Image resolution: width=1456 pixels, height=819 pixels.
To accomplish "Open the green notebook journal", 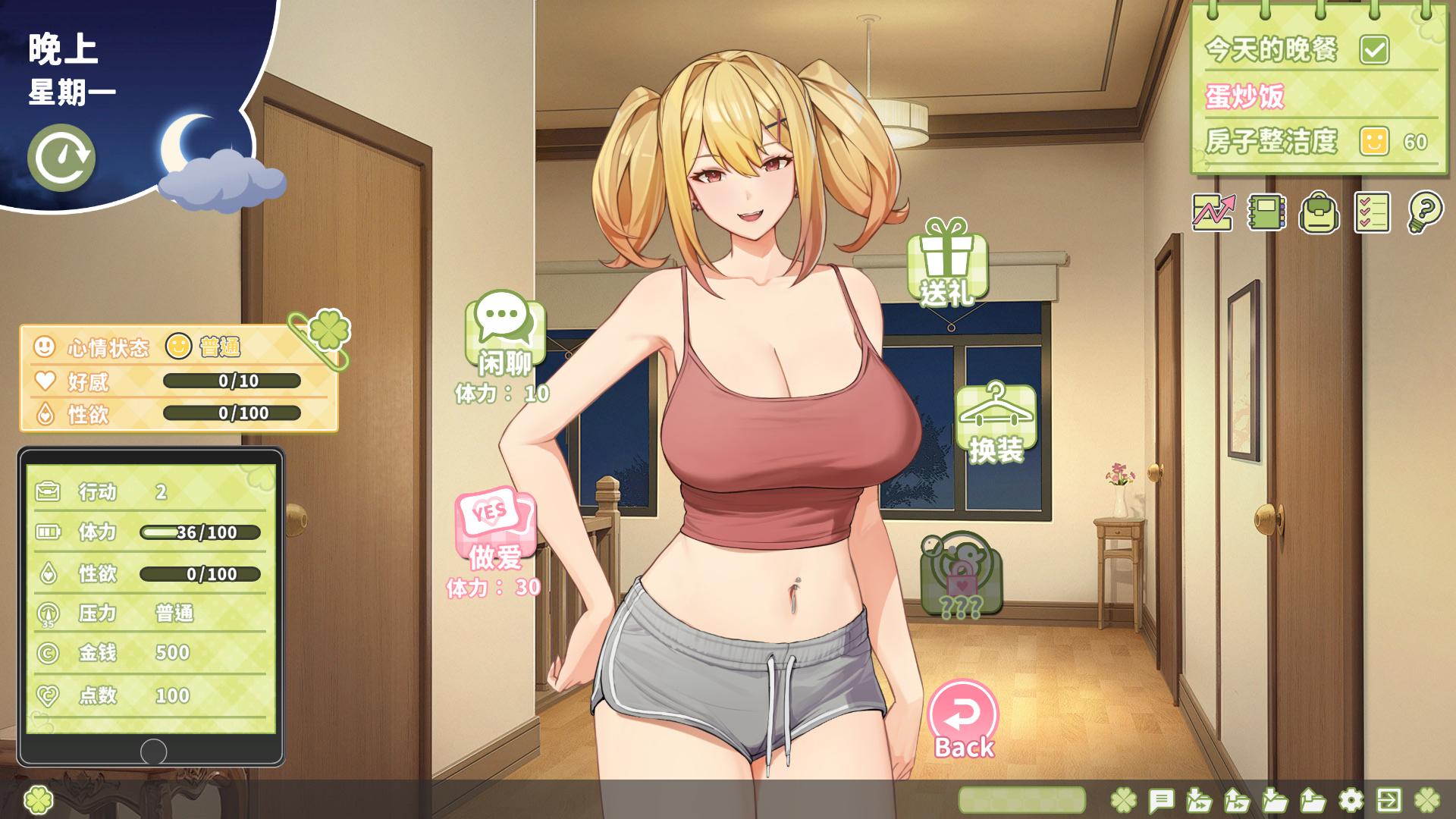I will pyautogui.click(x=1266, y=212).
